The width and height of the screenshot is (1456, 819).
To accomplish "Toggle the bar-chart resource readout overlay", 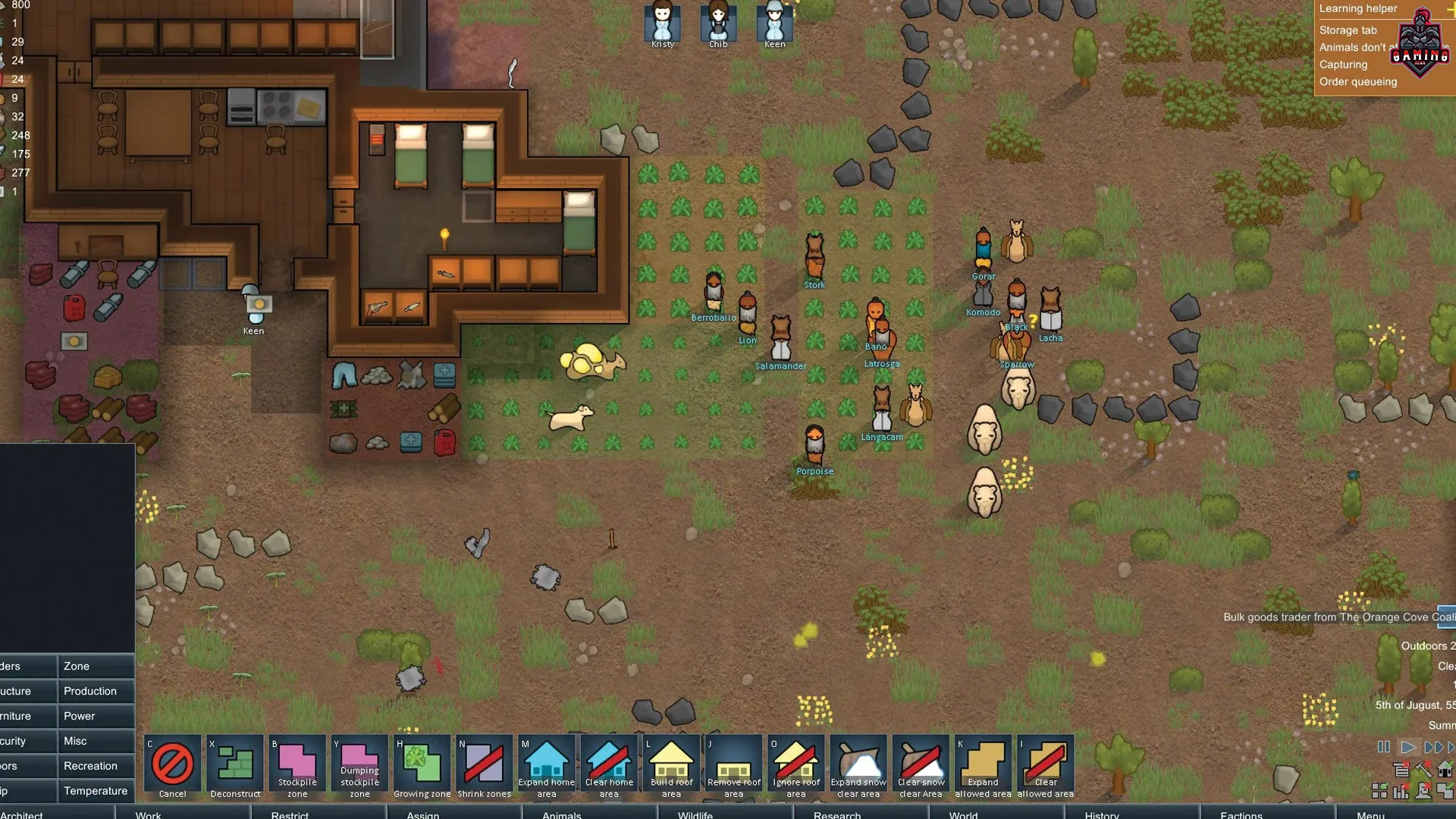I will pos(1401,792).
